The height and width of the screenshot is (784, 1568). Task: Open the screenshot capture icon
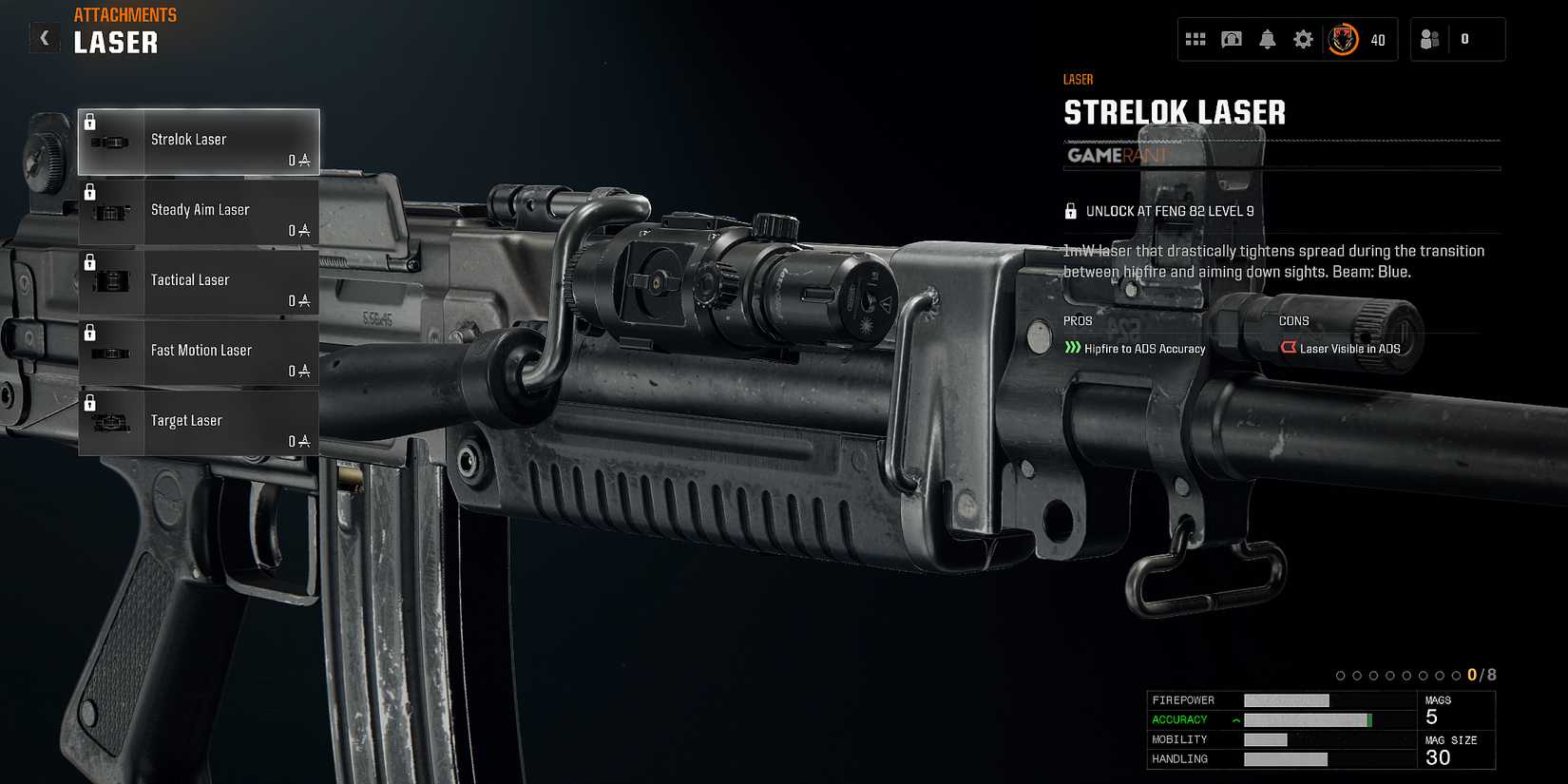pyautogui.click(x=1232, y=39)
